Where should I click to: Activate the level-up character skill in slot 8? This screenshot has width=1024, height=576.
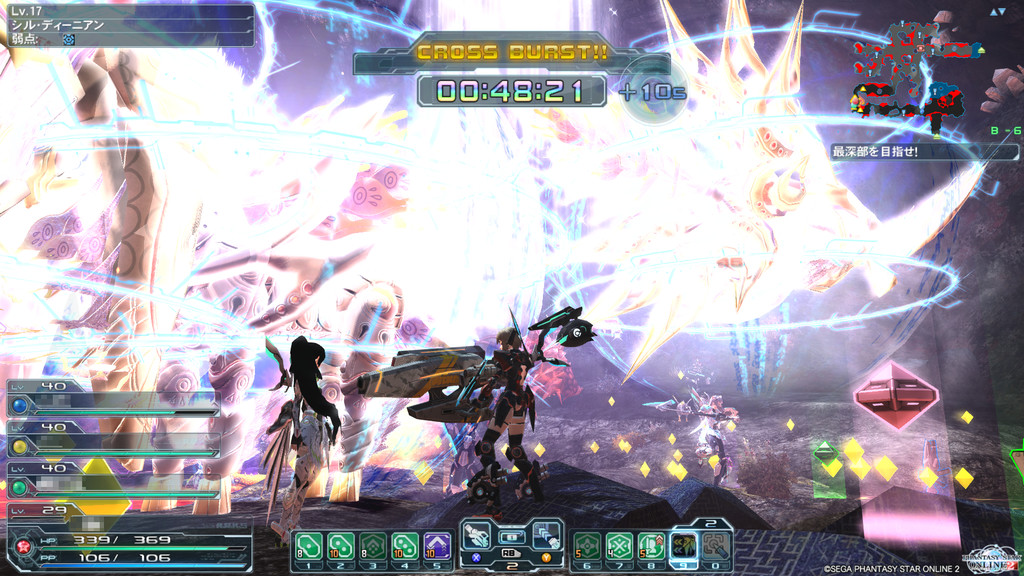click(651, 546)
